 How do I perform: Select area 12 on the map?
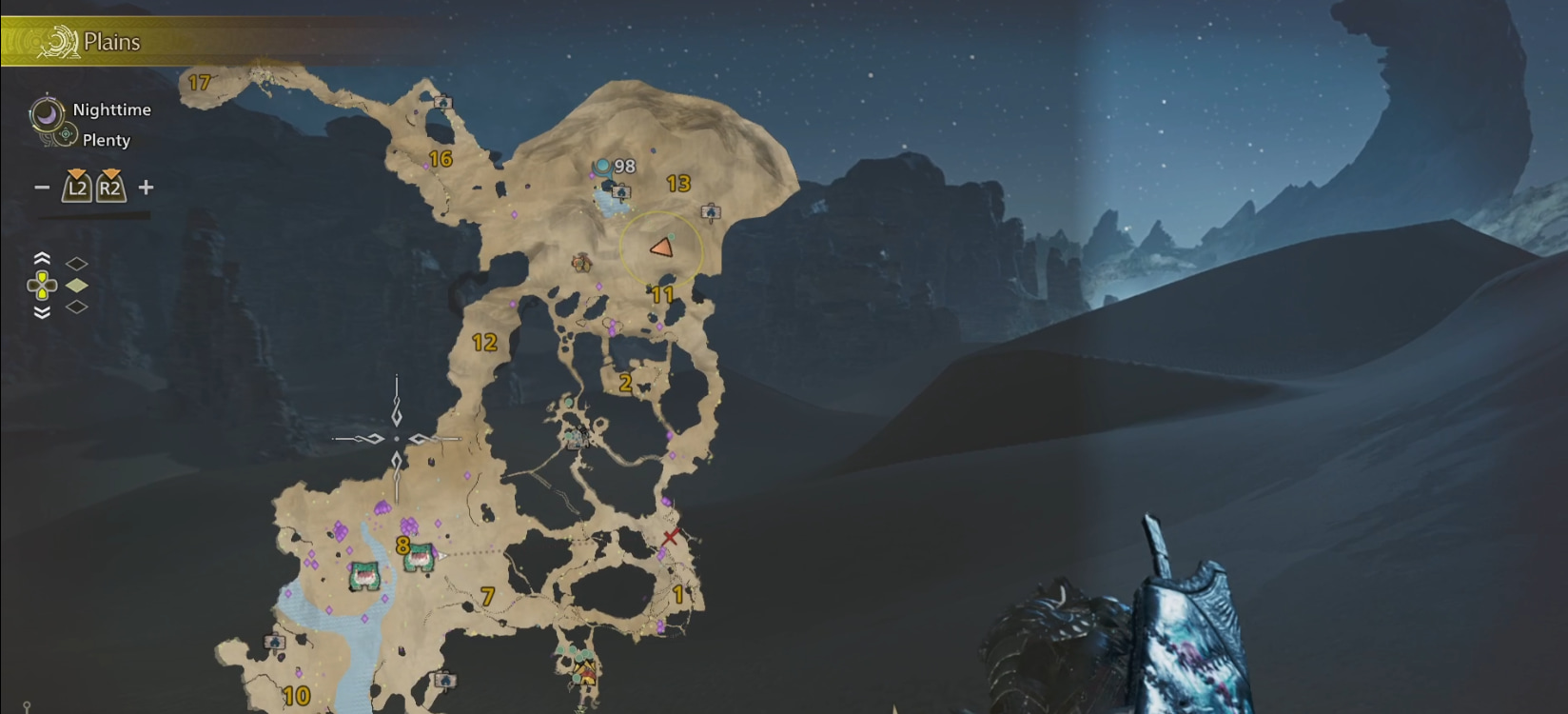pyautogui.click(x=484, y=343)
